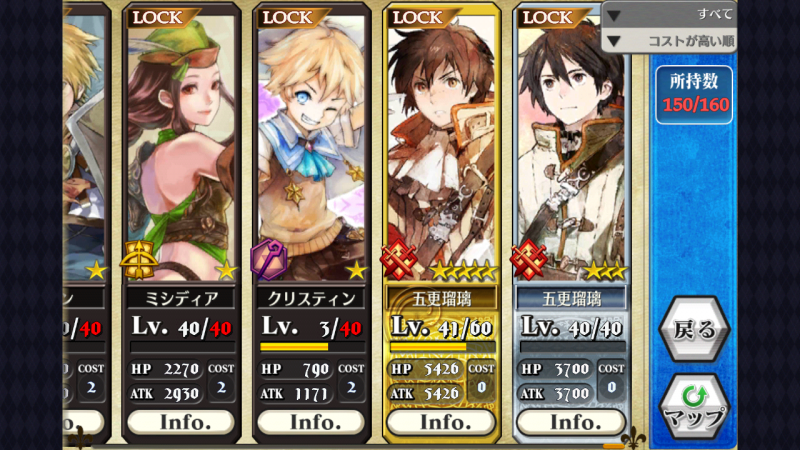Open the すべて filter dropdown

670,14
